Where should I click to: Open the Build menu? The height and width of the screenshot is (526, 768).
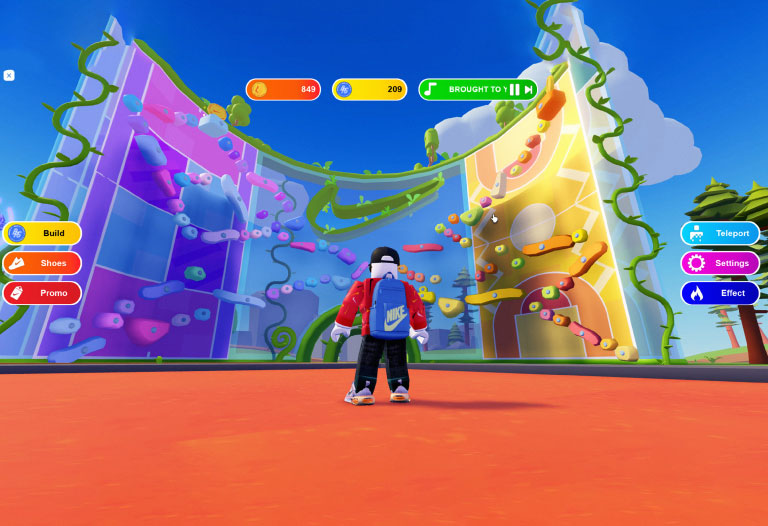click(42, 233)
